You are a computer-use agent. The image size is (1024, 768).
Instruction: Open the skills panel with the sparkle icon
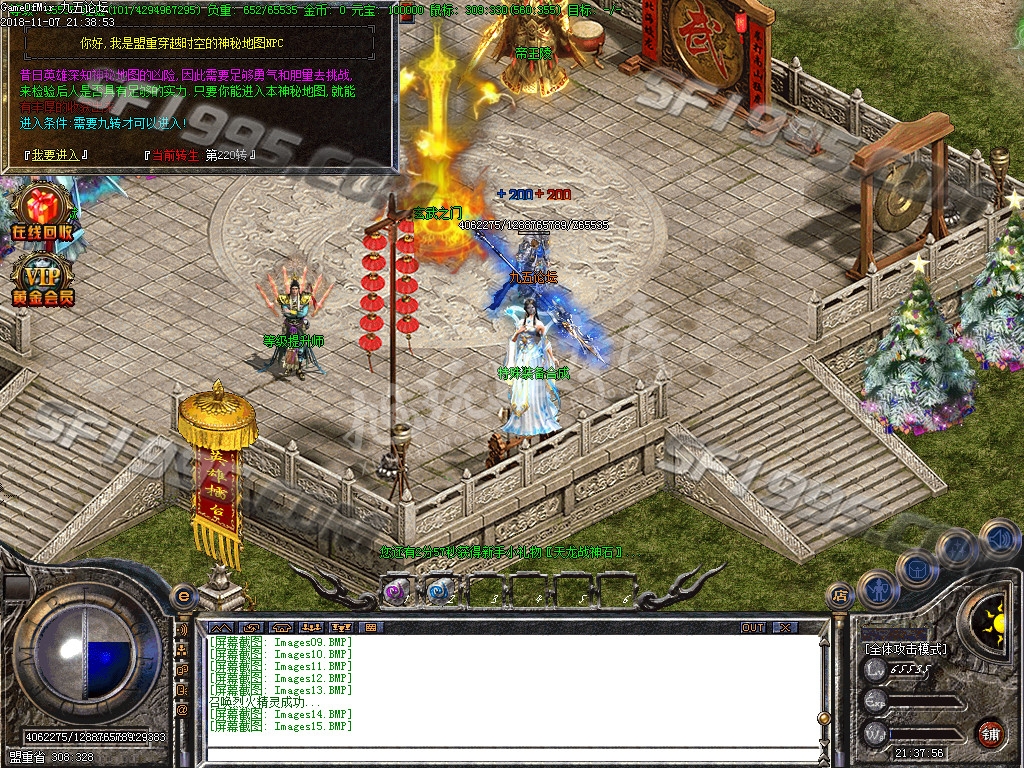956,548
